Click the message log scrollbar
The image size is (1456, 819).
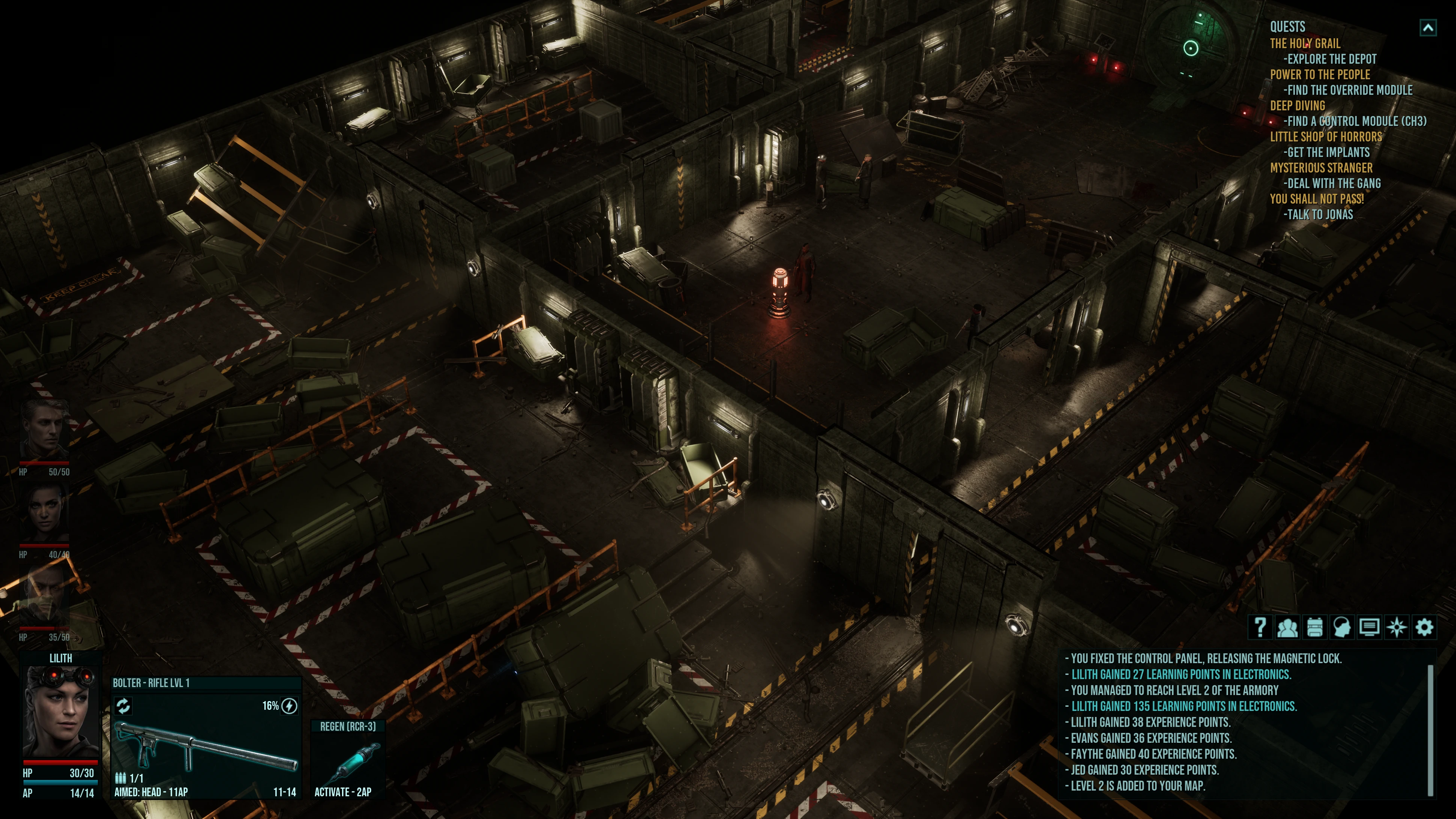point(1430,729)
